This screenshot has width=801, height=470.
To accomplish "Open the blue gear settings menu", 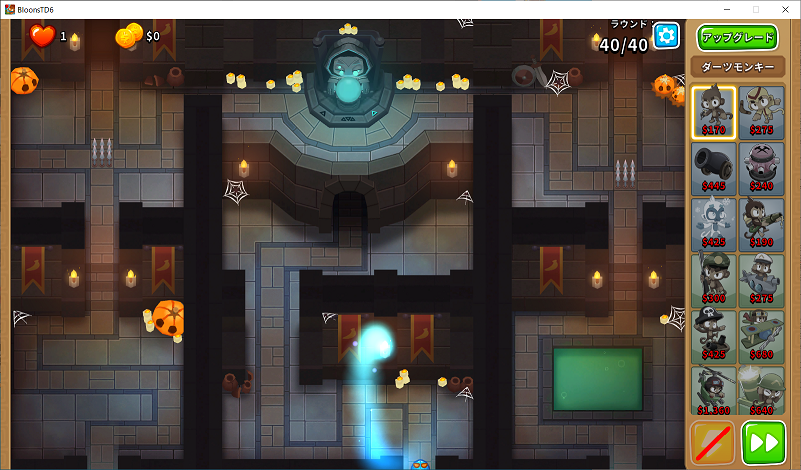I will pos(666,37).
